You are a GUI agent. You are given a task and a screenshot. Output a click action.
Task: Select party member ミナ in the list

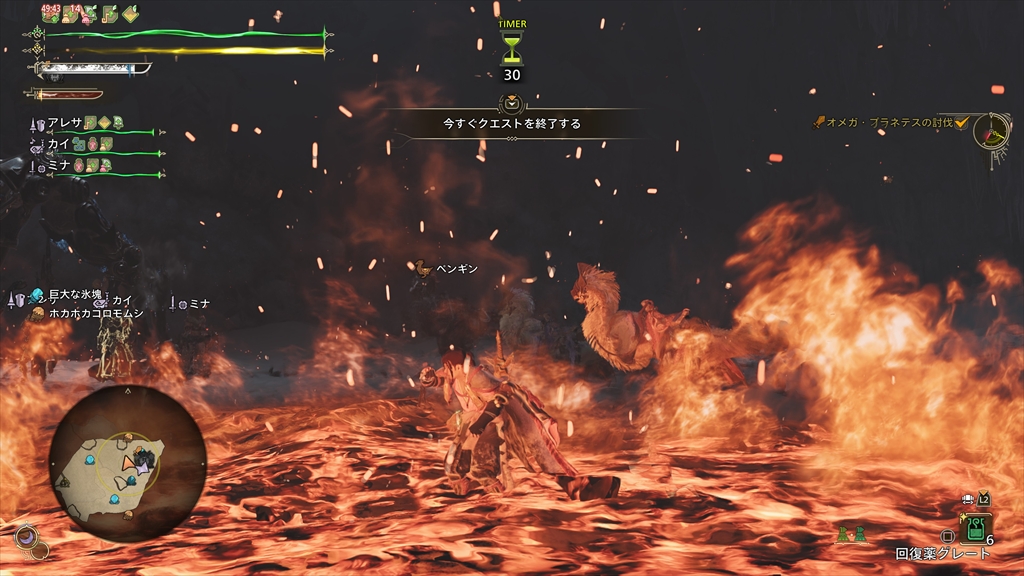point(62,165)
